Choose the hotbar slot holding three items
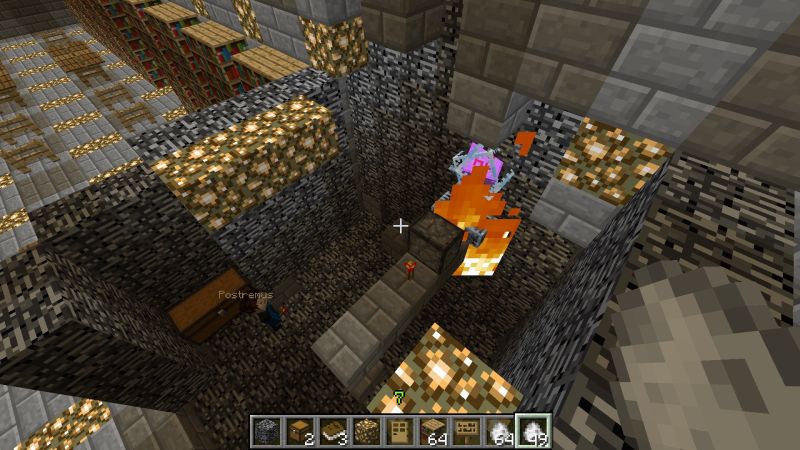 pos(333,430)
